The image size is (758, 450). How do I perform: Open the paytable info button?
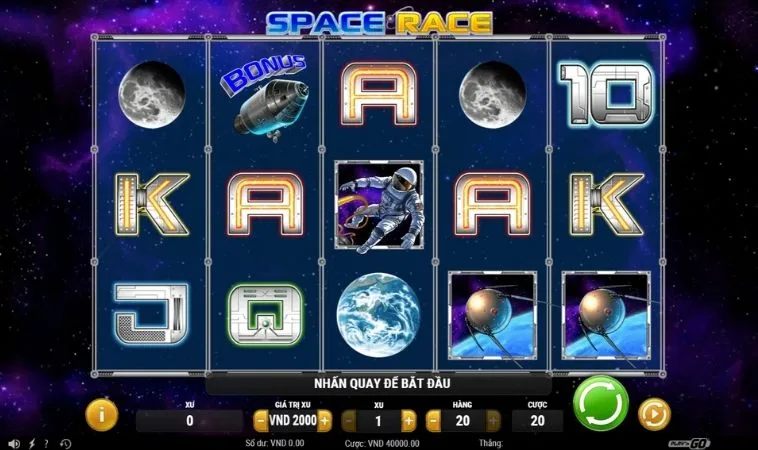click(x=100, y=414)
